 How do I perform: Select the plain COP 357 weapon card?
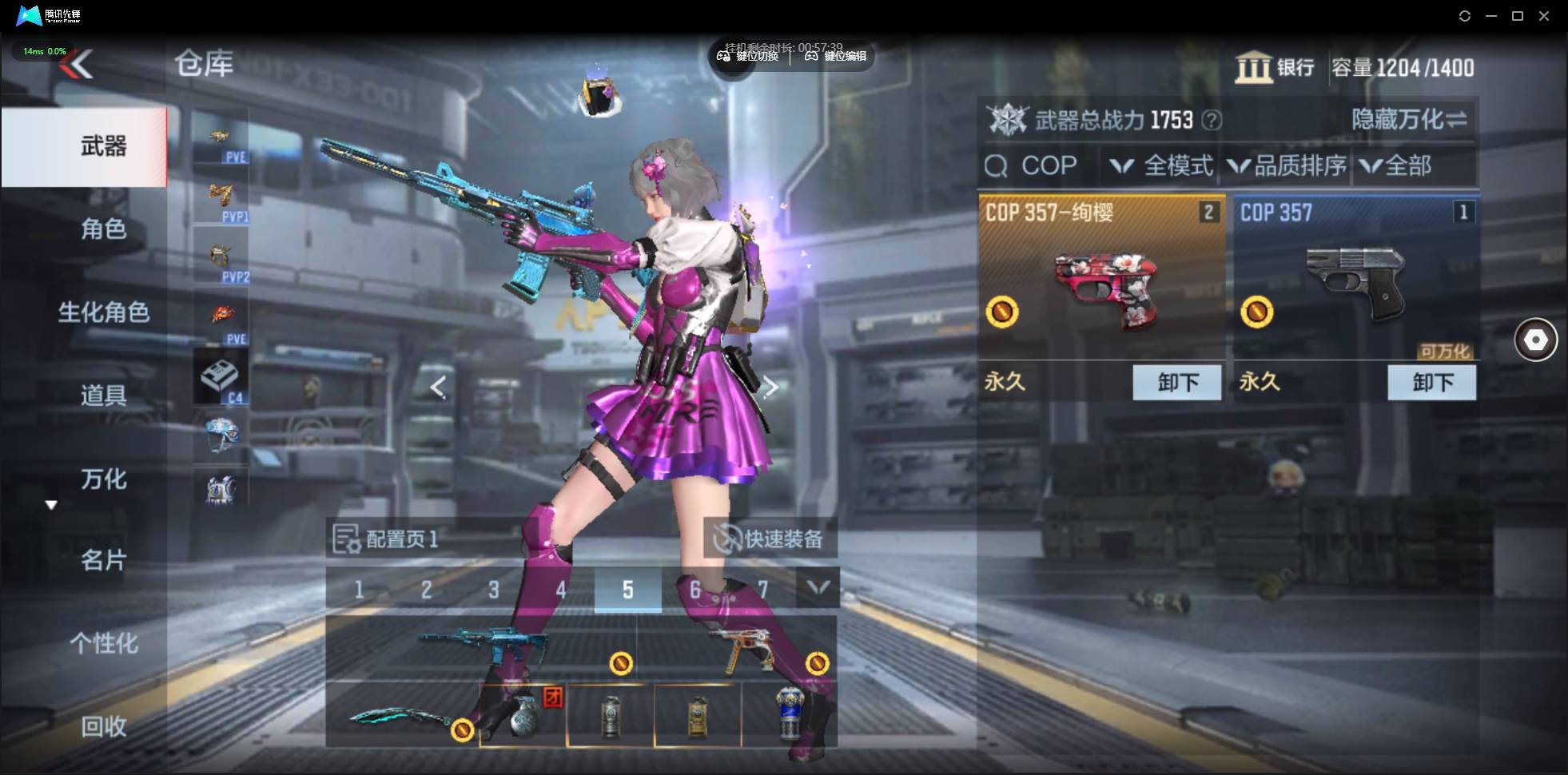tap(1355, 280)
